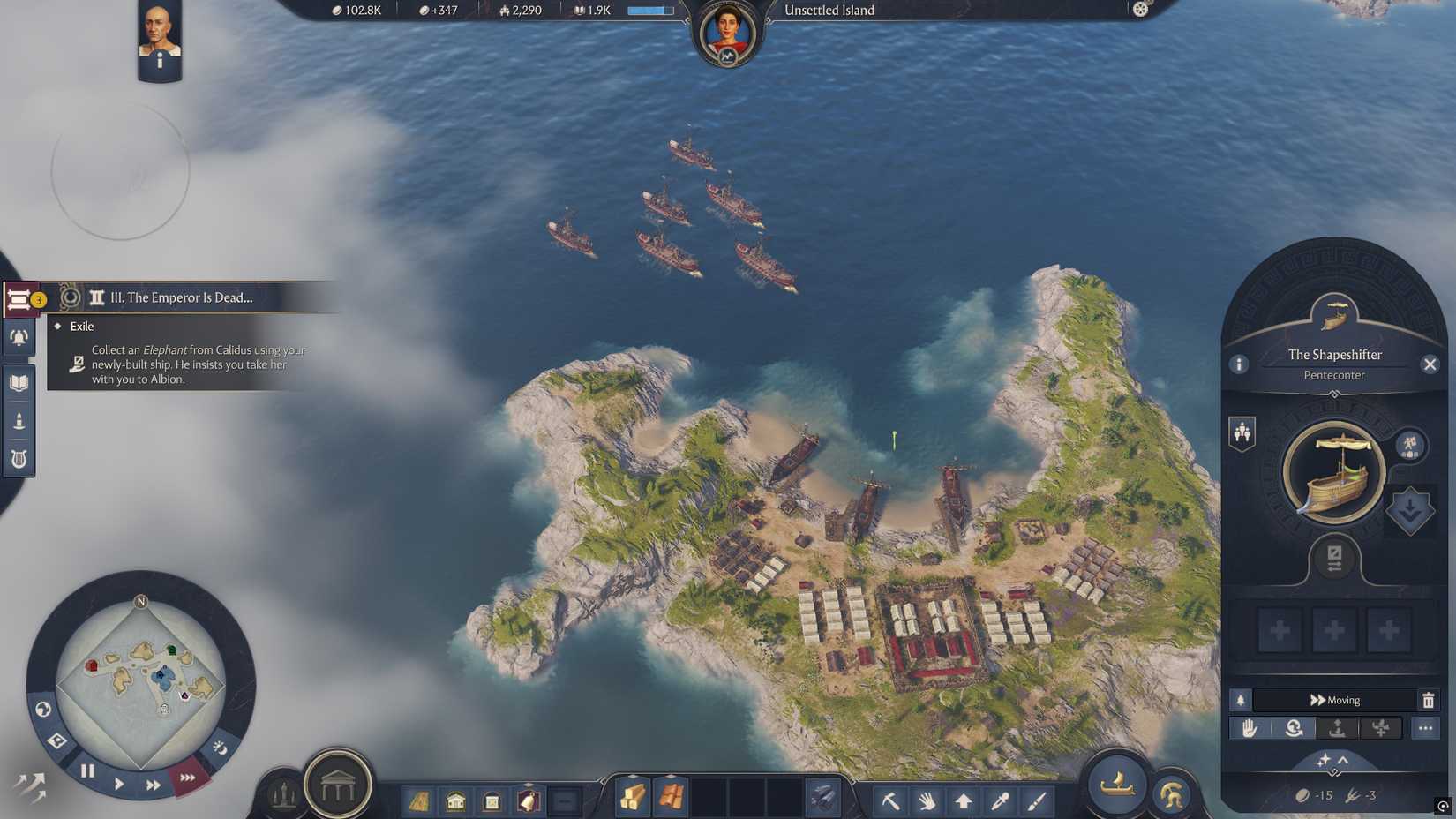The image size is (1456, 819).
Task: Expand the more ship commands ellipsis menu
Action: point(1426,728)
